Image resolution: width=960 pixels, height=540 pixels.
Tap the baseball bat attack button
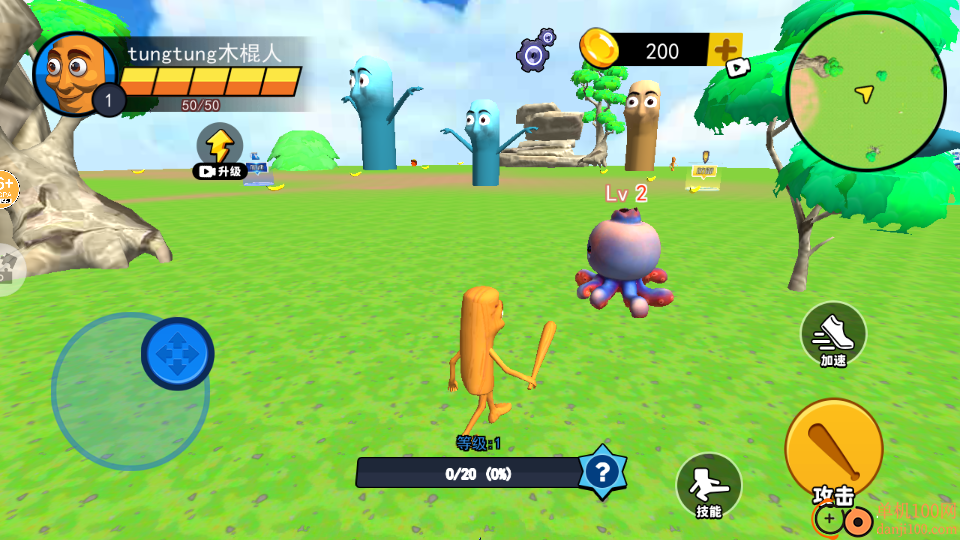pyautogui.click(x=833, y=448)
